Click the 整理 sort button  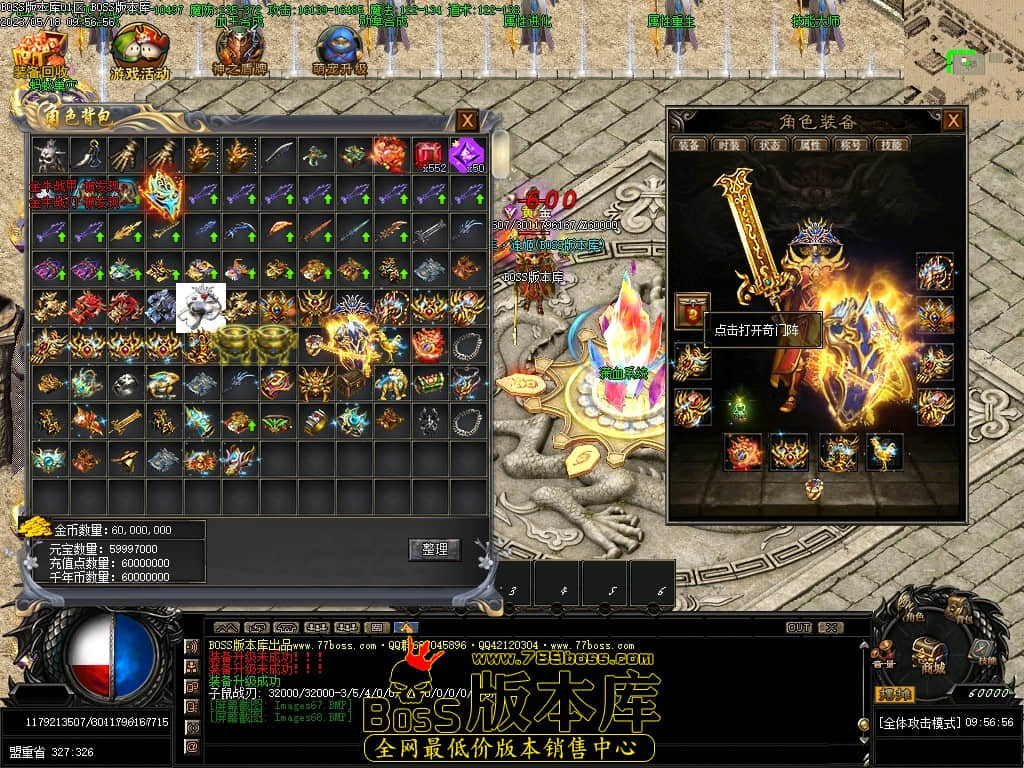tap(434, 549)
